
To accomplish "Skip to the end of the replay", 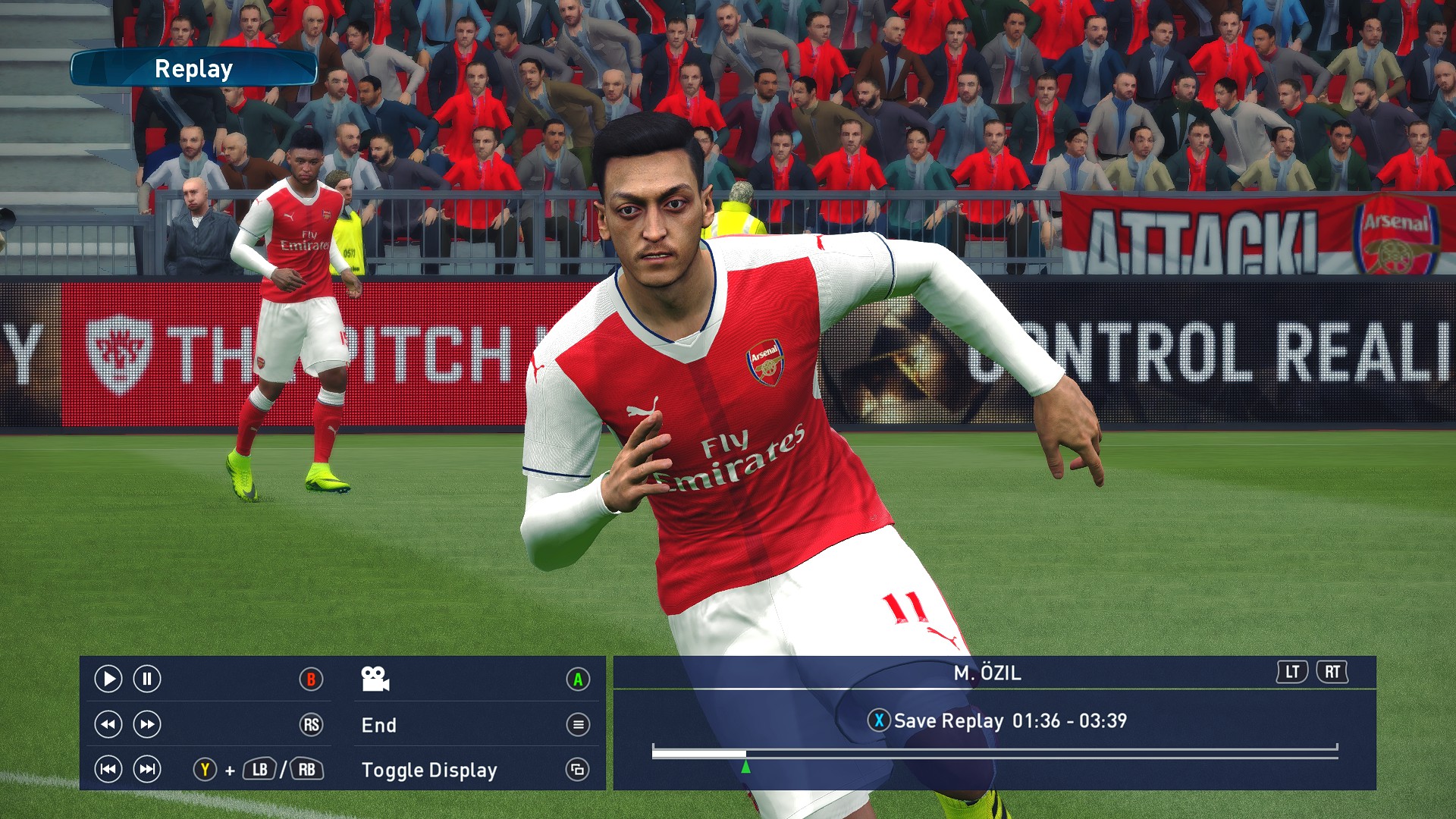I will tap(147, 770).
